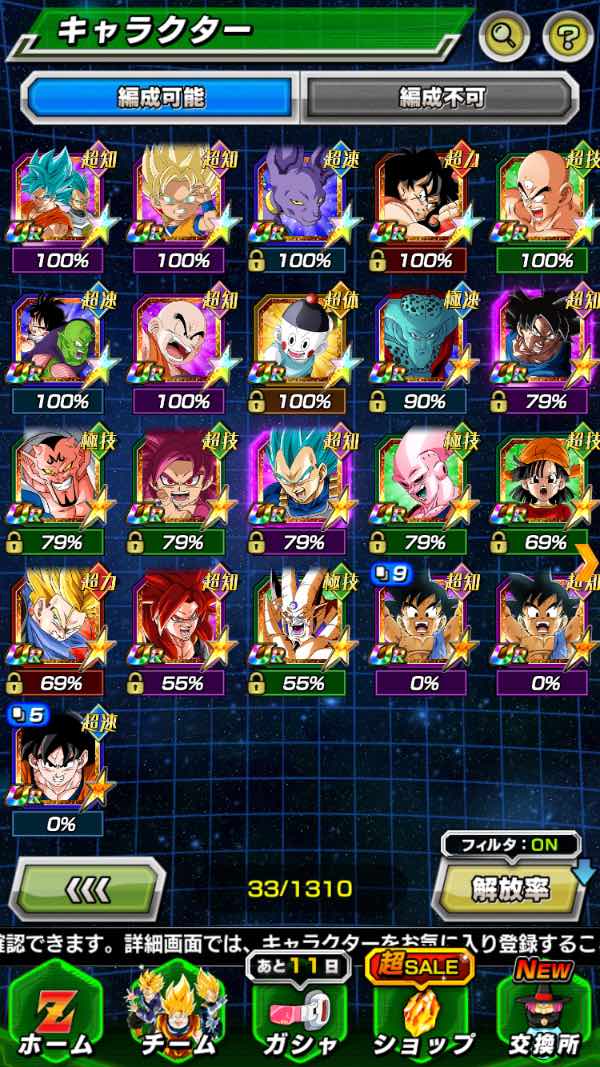Go to ホーム in bottom navigation
600x1067 pixels.
click(x=55, y=1010)
